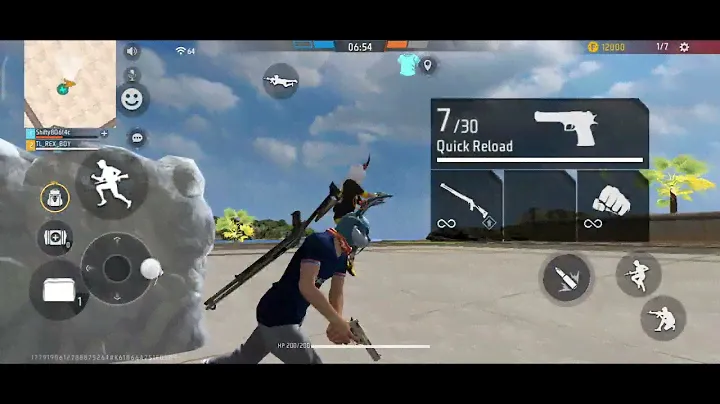The height and width of the screenshot is (404, 720).
Task: Use the medkit healing item
Action: click(x=54, y=237)
